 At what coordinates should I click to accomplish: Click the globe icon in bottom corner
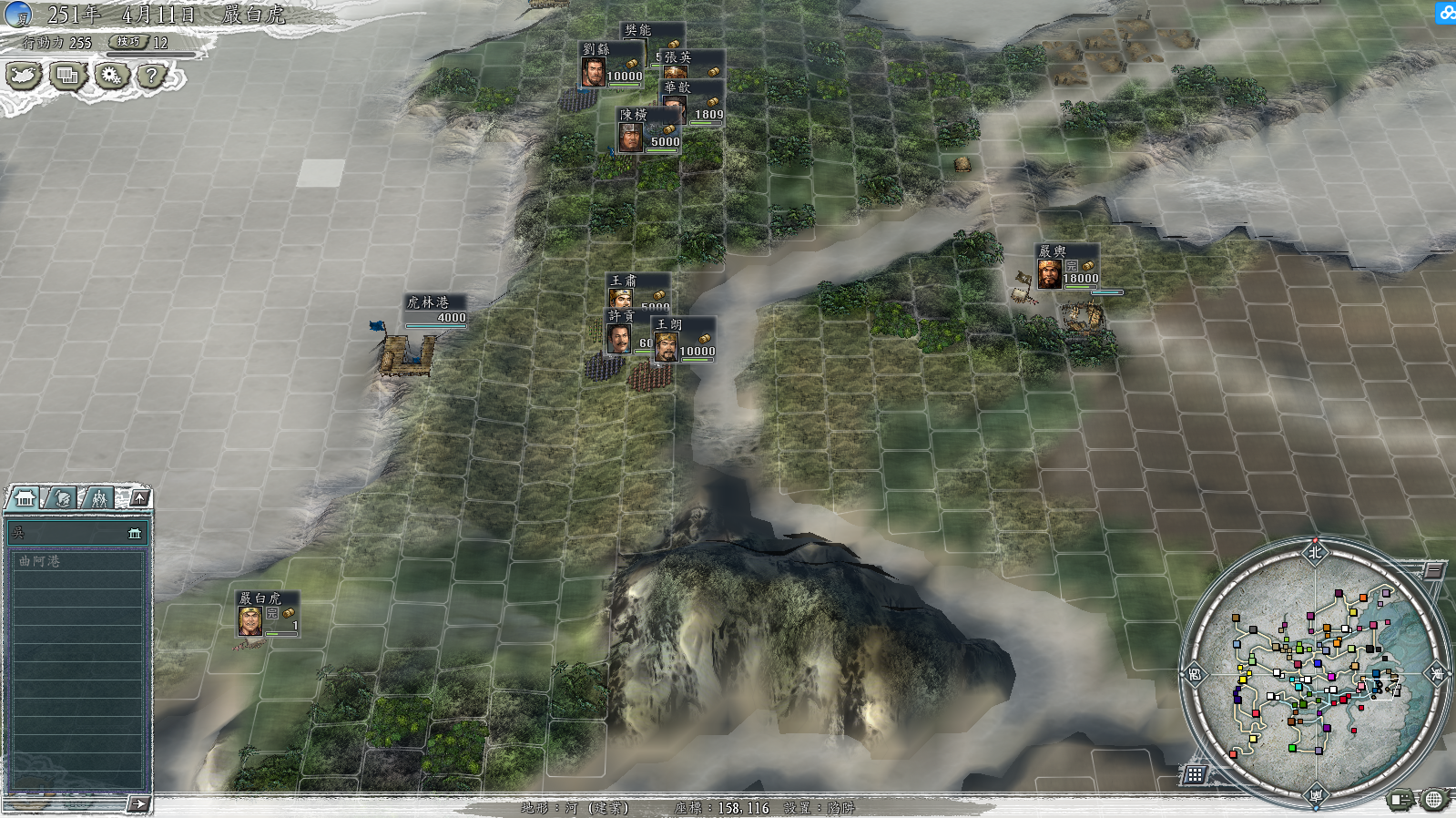pyautogui.click(x=1434, y=800)
